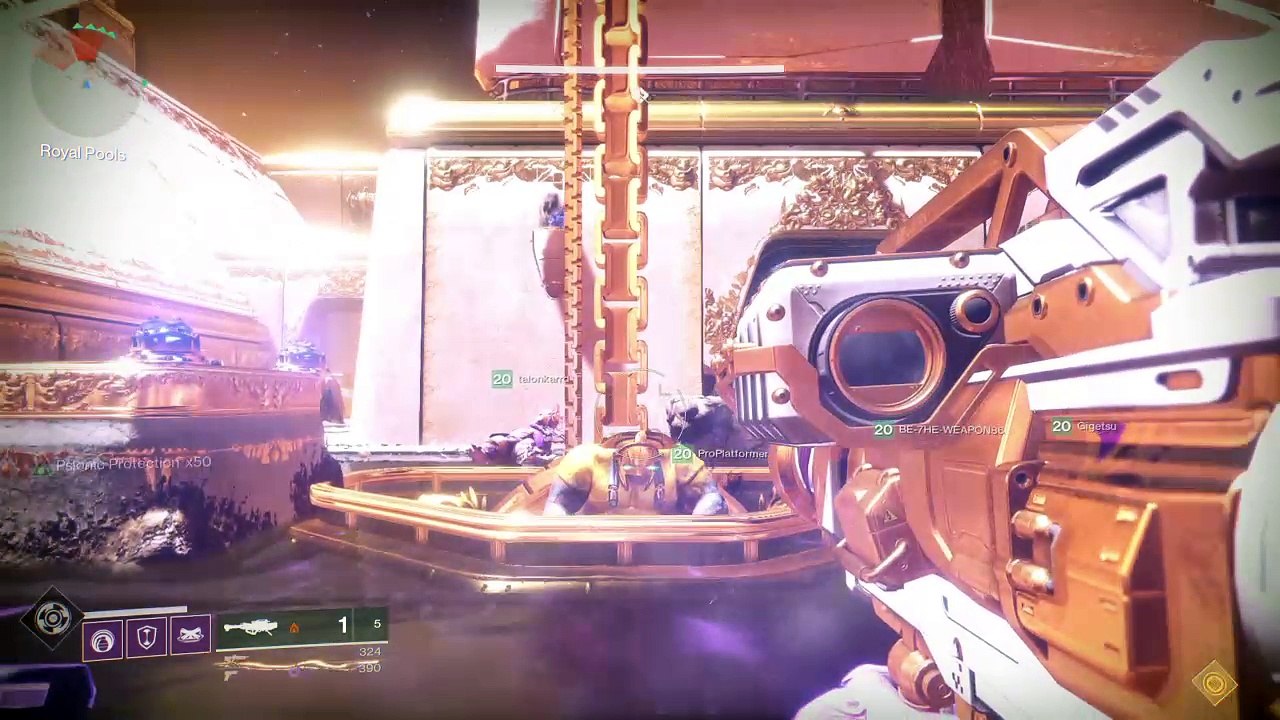
Task: Select teammate nameplate BE-7HE-WEAPON98
Action: [938, 430]
